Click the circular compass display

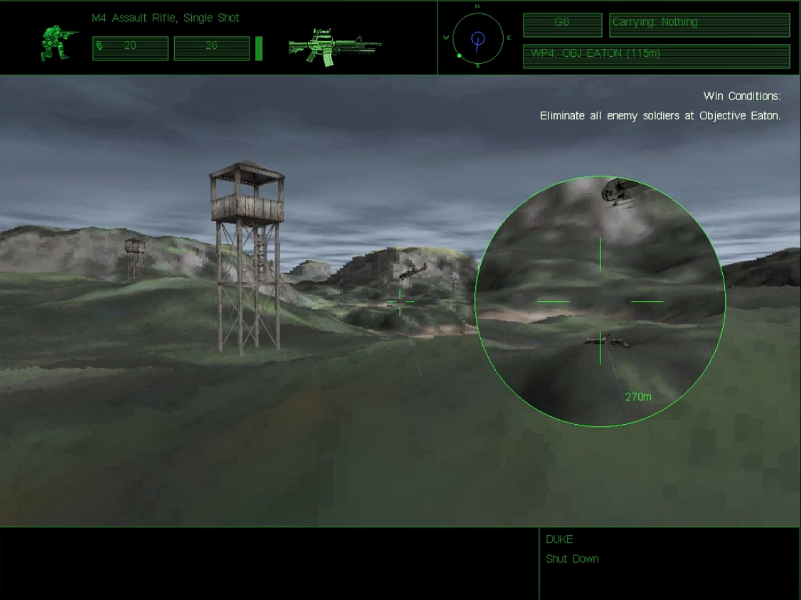click(x=477, y=40)
